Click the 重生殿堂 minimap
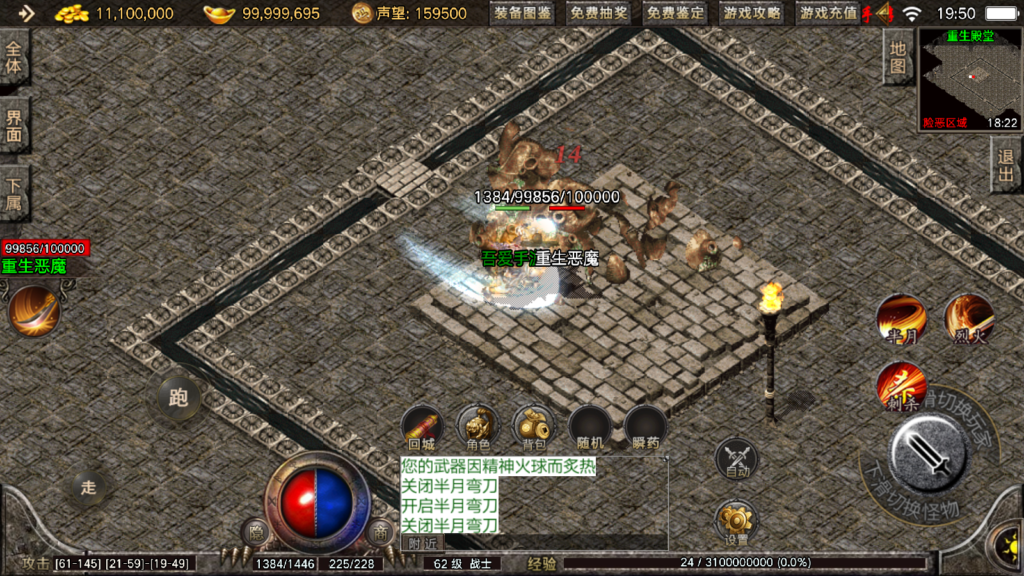Viewport: 1024px width, 576px height. point(969,80)
